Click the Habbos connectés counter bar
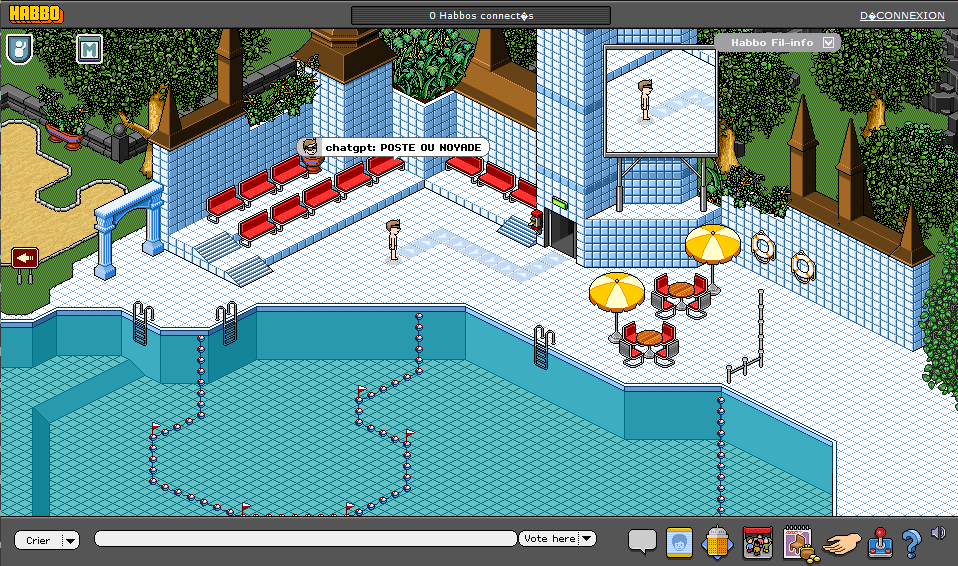 pos(481,16)
